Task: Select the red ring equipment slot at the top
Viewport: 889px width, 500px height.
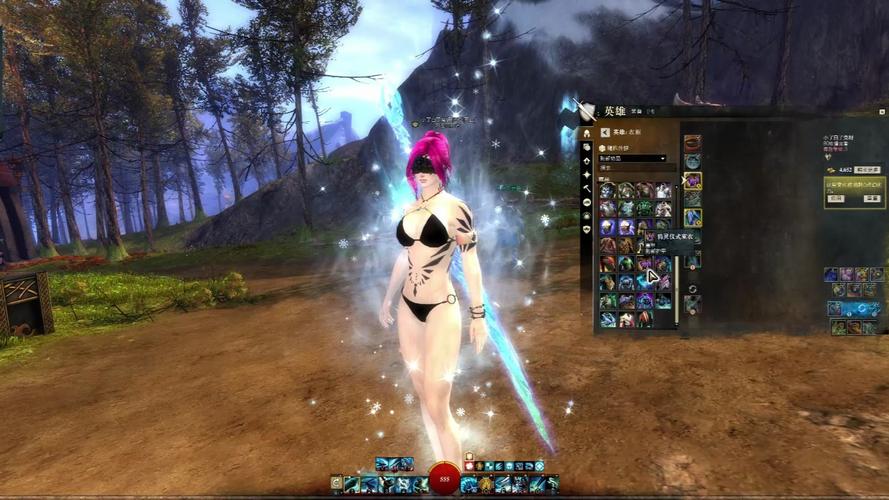Action: 692,143
